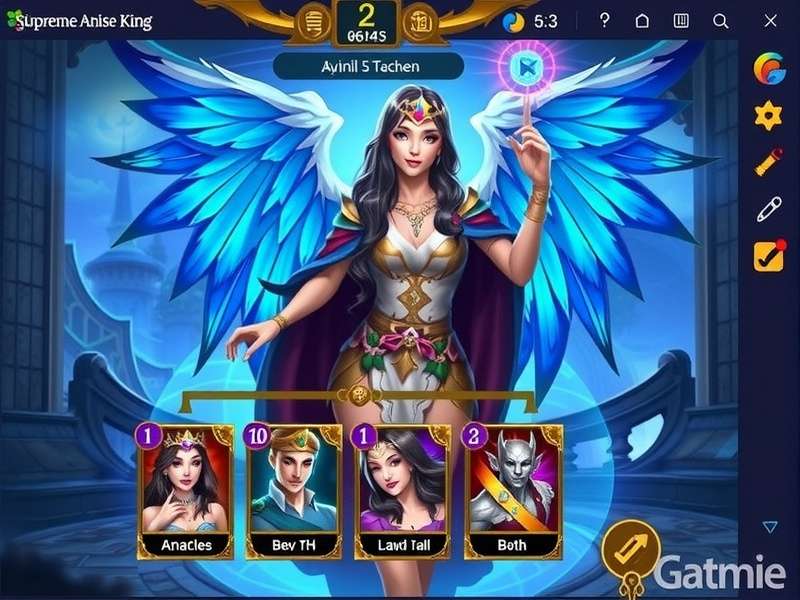The height and width of the screenshot is (600, 800).
Task: Go to the home screen icon
Action: 642,21
